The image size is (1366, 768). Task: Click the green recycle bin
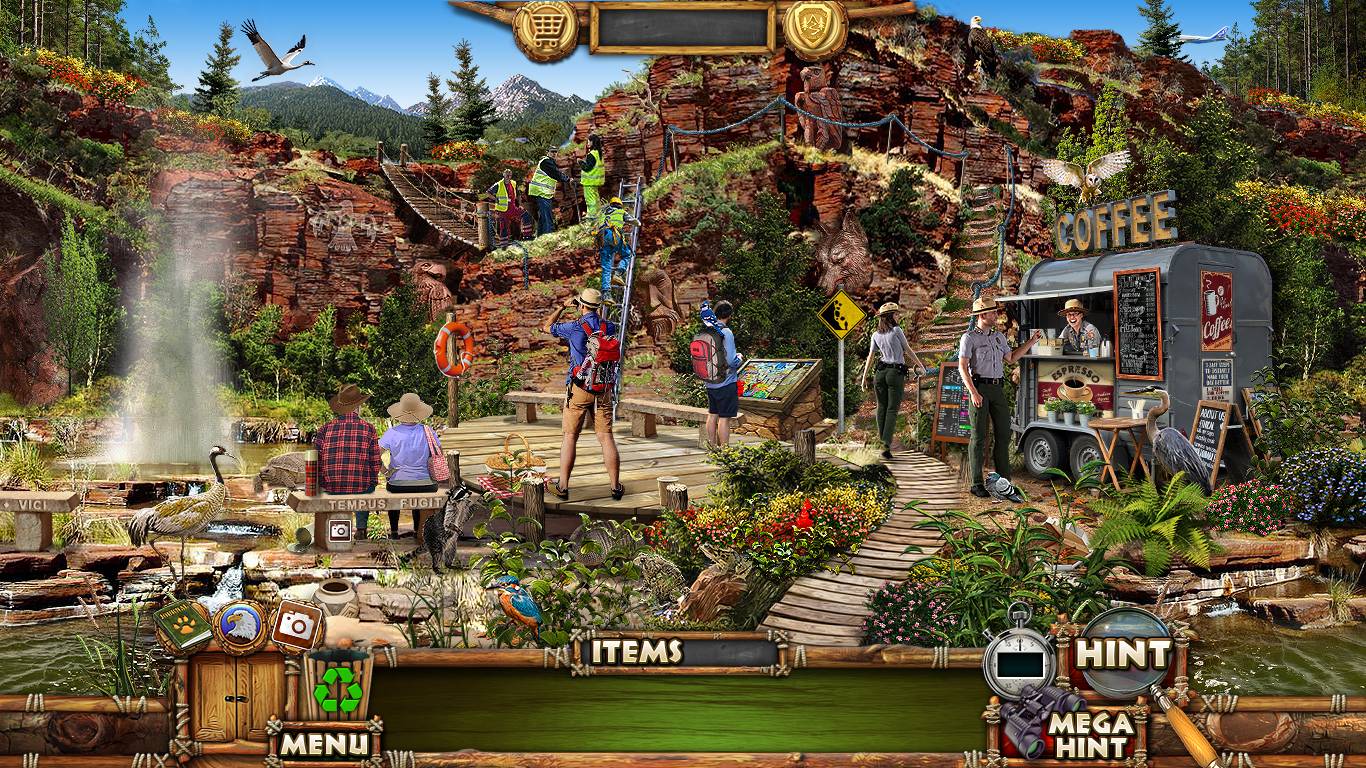tap(338, 686)
